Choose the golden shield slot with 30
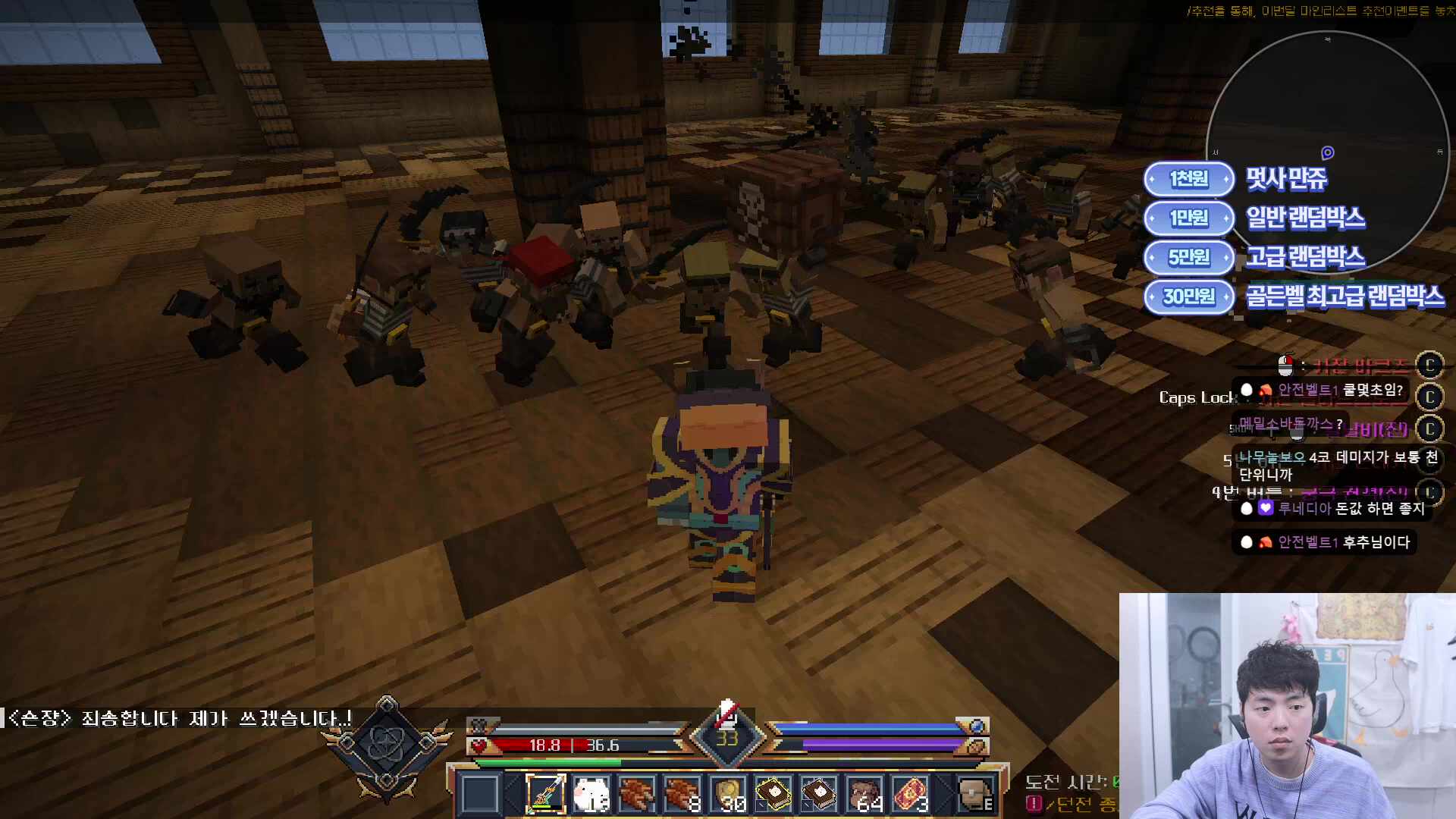The width and height of the screenshot is (1456, 819). pyautogui.click(x=729, y=794)
